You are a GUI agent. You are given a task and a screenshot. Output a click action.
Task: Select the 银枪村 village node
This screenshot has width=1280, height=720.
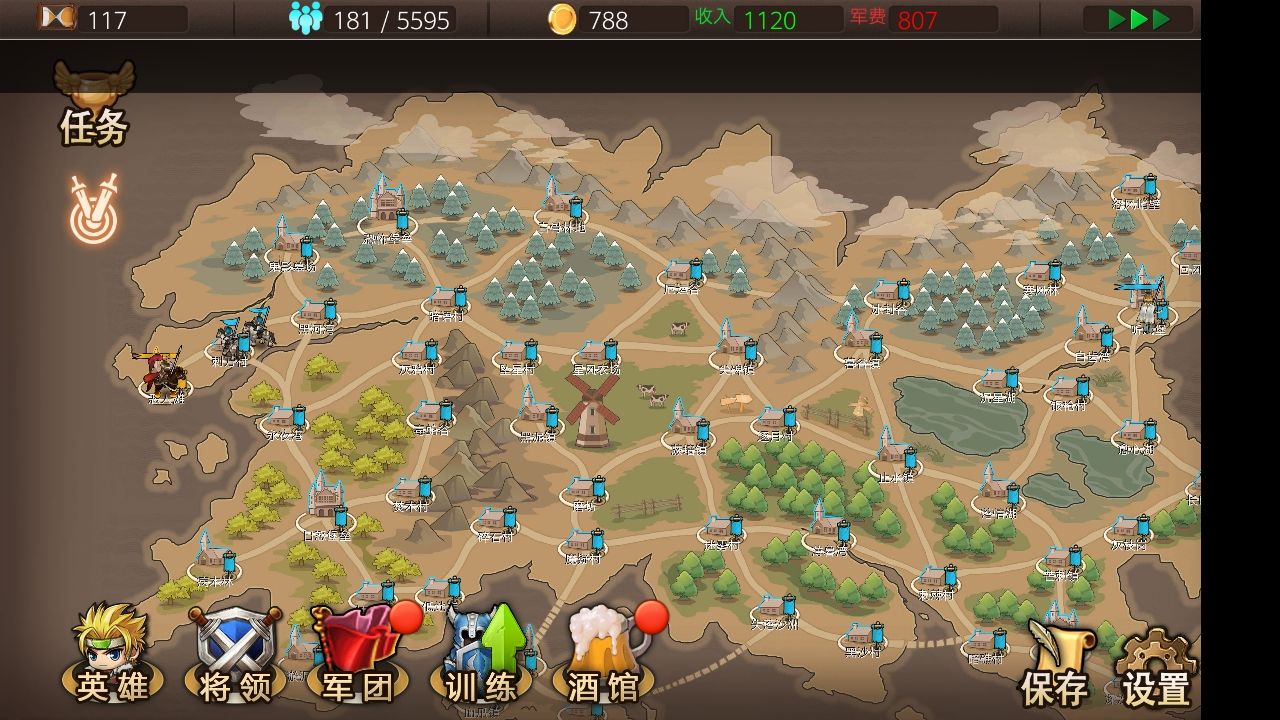pyautogui.click(x=1068, y=390)
